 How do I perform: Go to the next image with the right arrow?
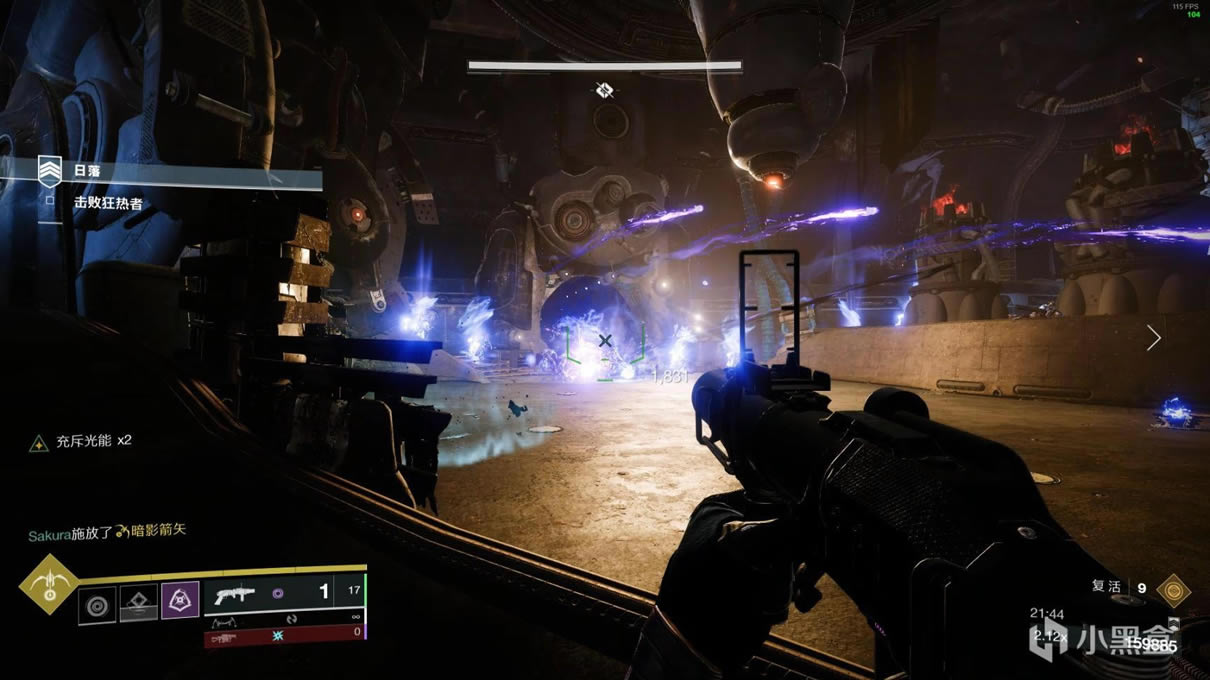pos(1153,338)
